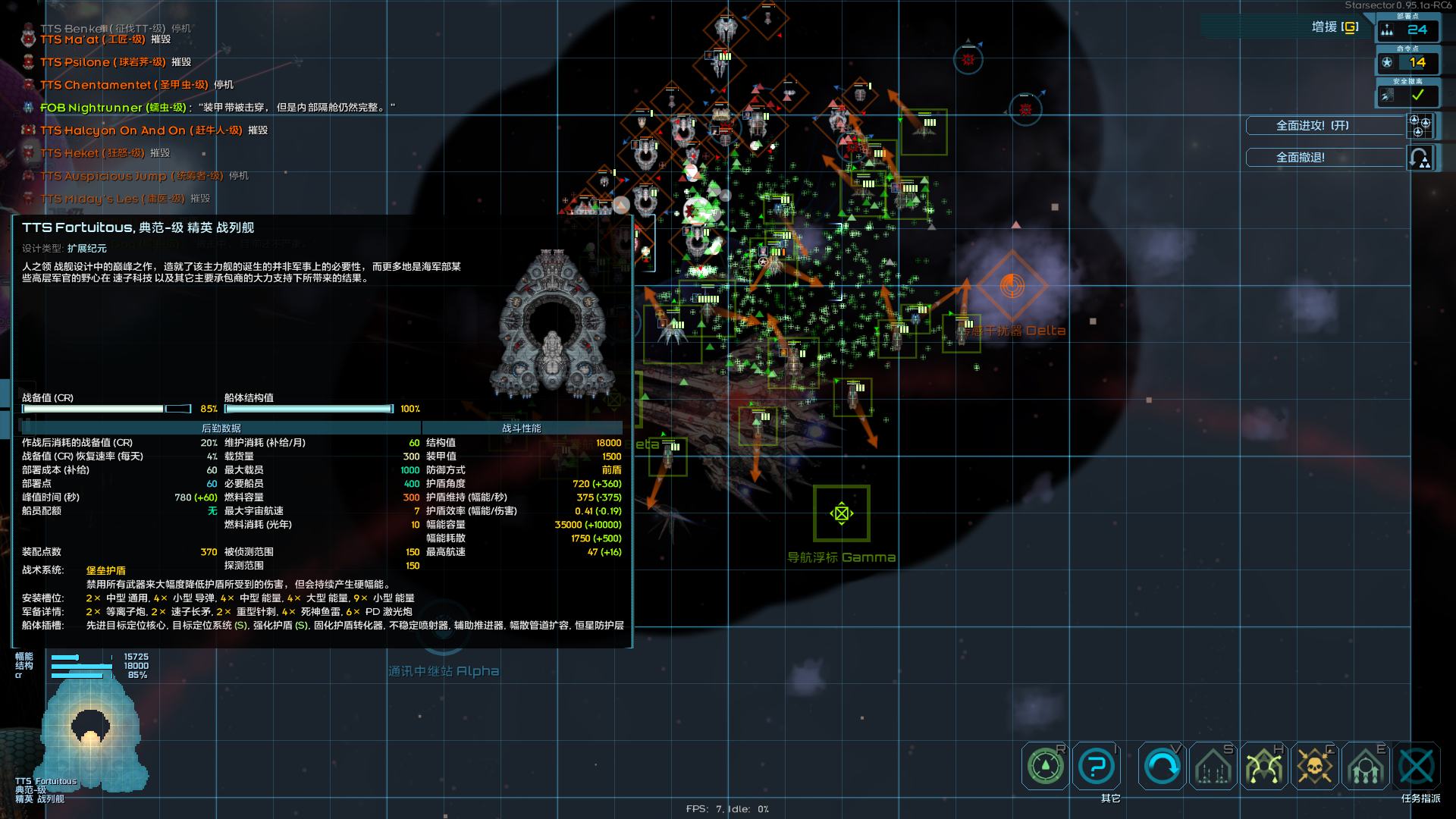Screen dimensions: 1456x819
Task: Toggle the green 安全撤离 checkmark
Action: pyautogui.click(x=1417, y=96)
